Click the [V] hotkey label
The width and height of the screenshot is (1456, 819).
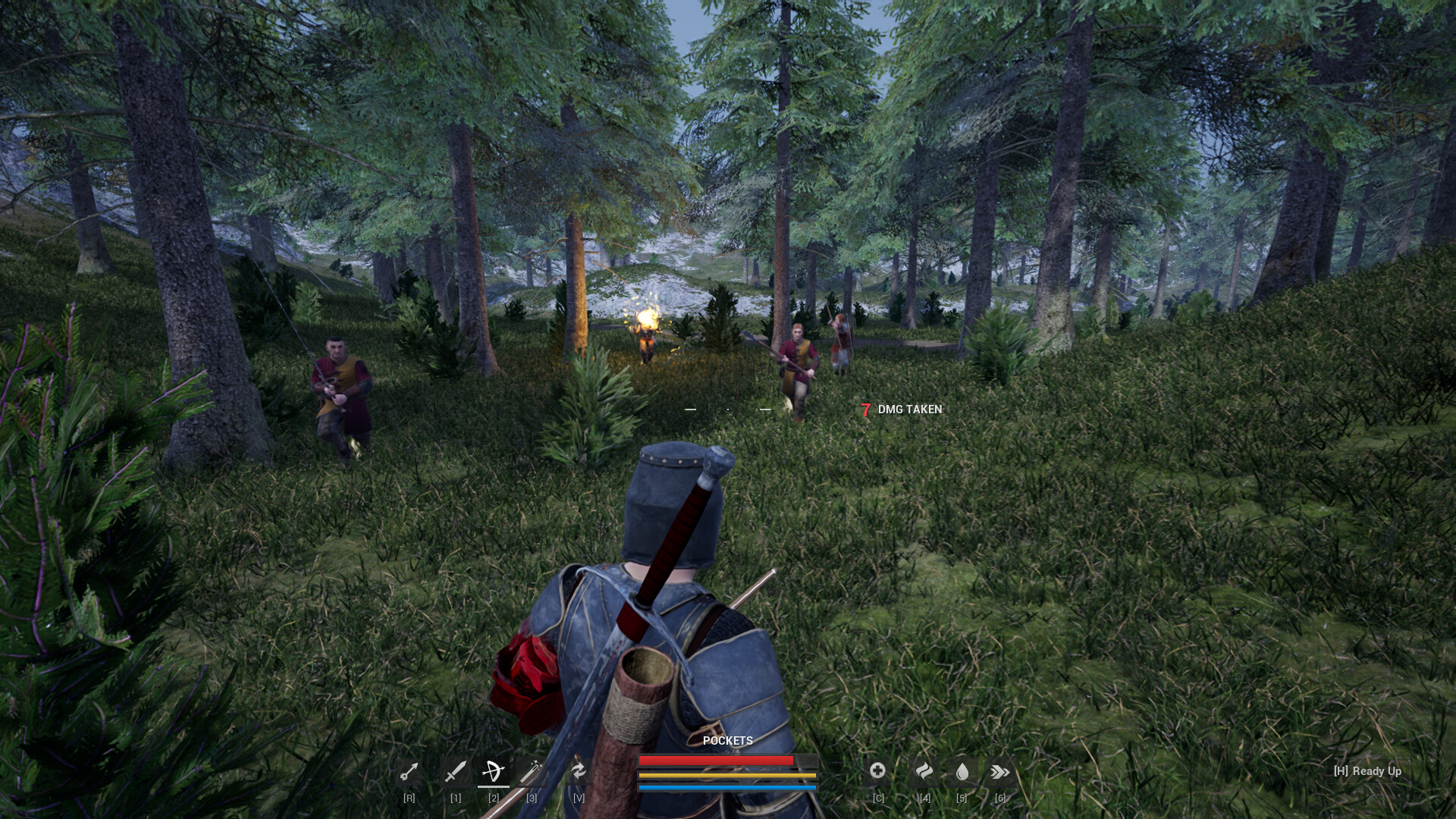coord(579,798)
